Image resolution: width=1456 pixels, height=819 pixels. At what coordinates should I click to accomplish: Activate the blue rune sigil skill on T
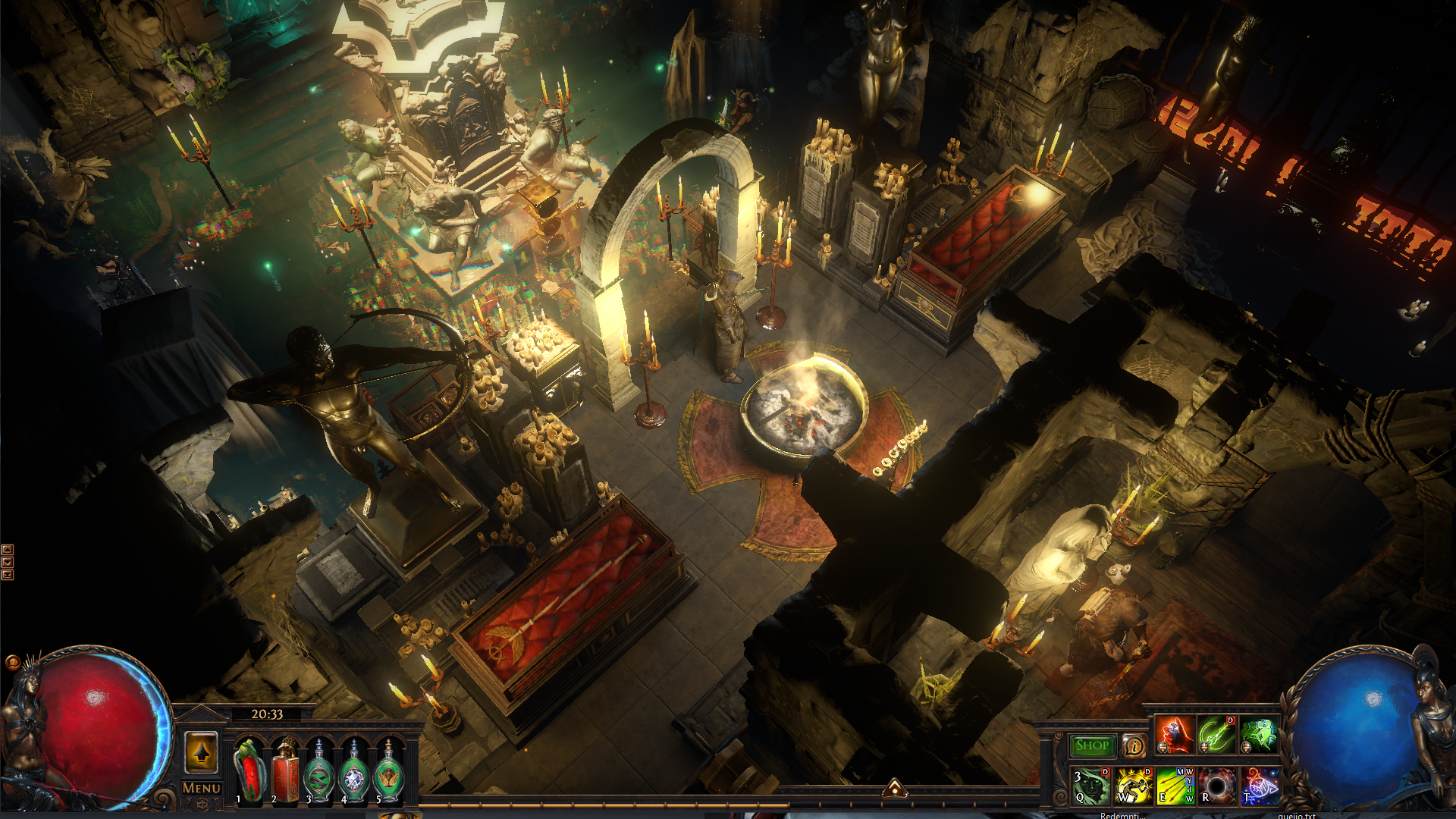coord(1260,786)
